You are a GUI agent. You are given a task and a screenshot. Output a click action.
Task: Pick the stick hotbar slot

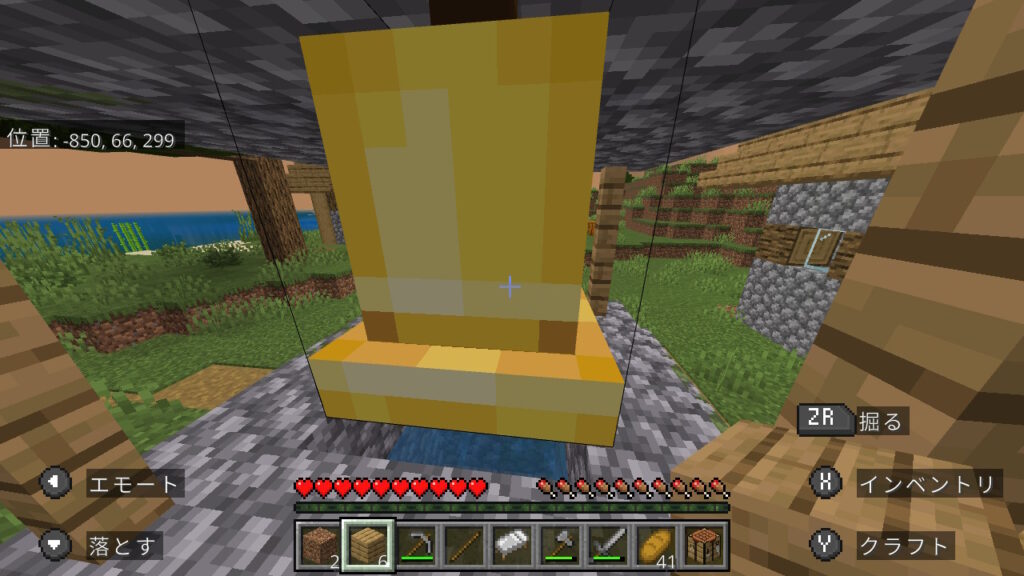pos(464,546)
